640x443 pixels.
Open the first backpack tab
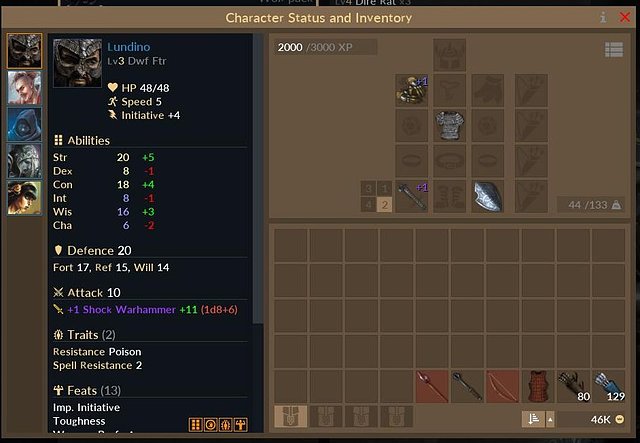(x=290, y=416)
